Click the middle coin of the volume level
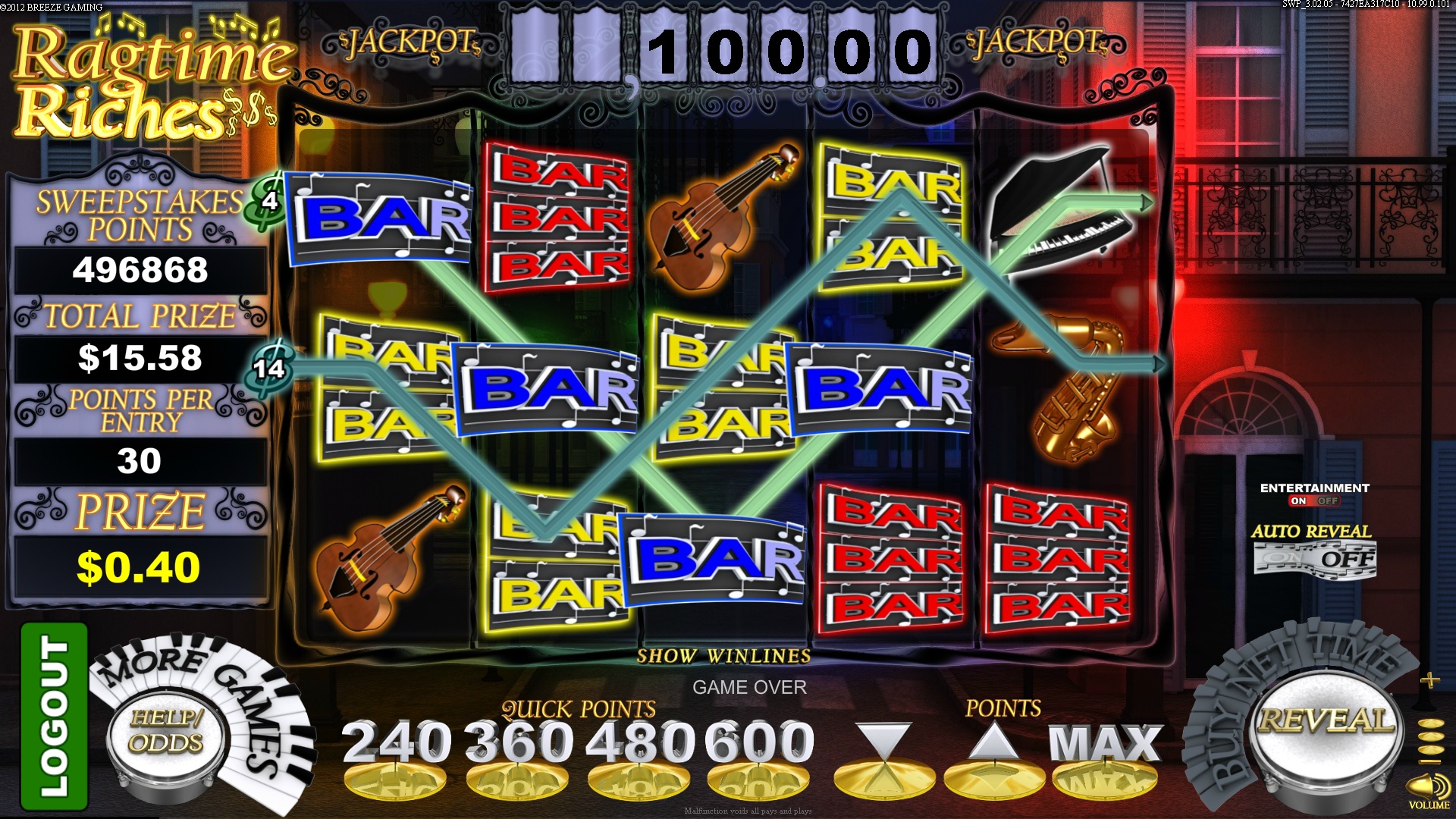Image resolution: width=1456 pixels, height=819 pixels. coord(1429,736)
